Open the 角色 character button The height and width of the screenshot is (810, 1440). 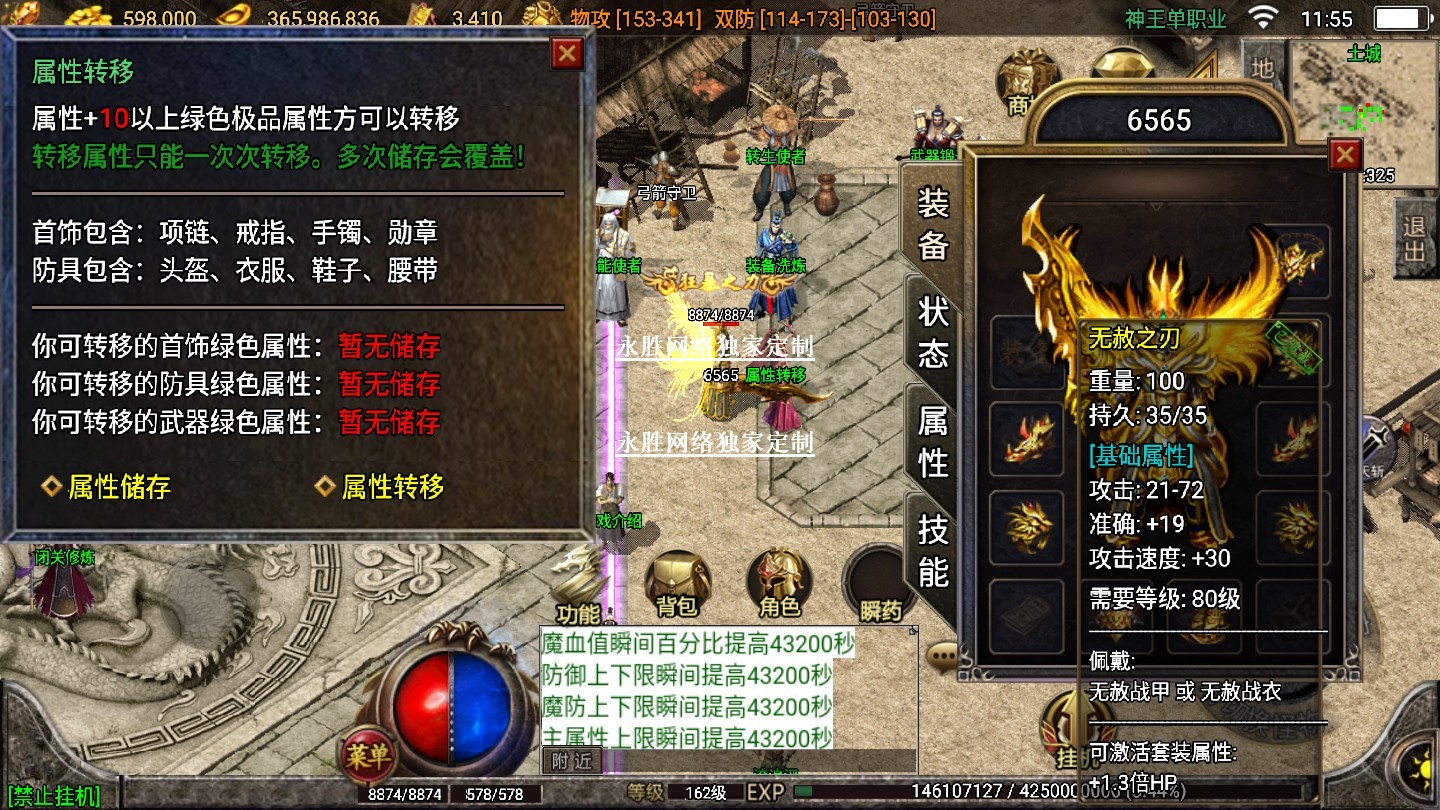pyautogui.click(x=779, y=585)
